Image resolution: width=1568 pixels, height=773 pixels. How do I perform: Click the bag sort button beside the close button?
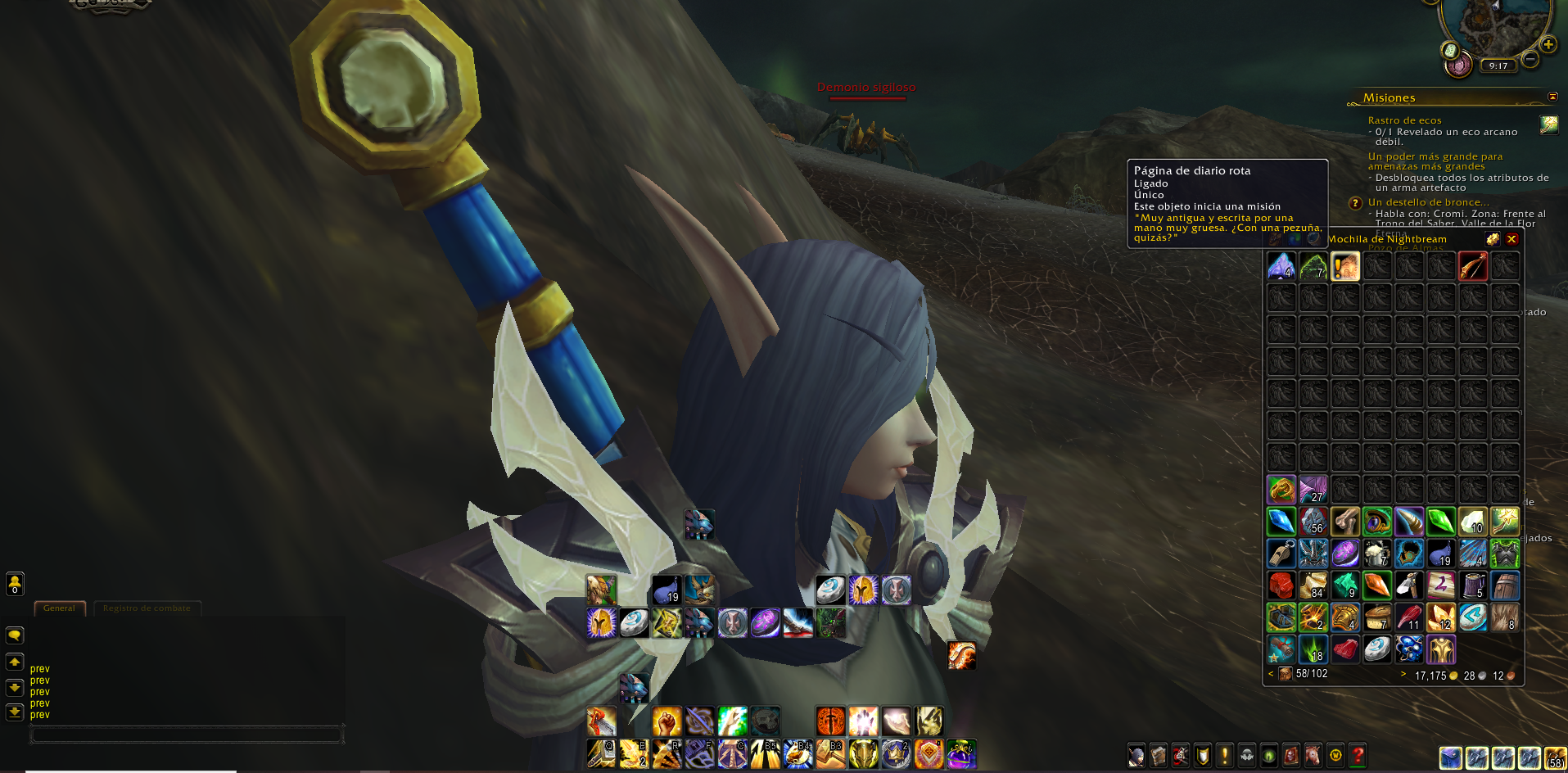point(1493,239)
